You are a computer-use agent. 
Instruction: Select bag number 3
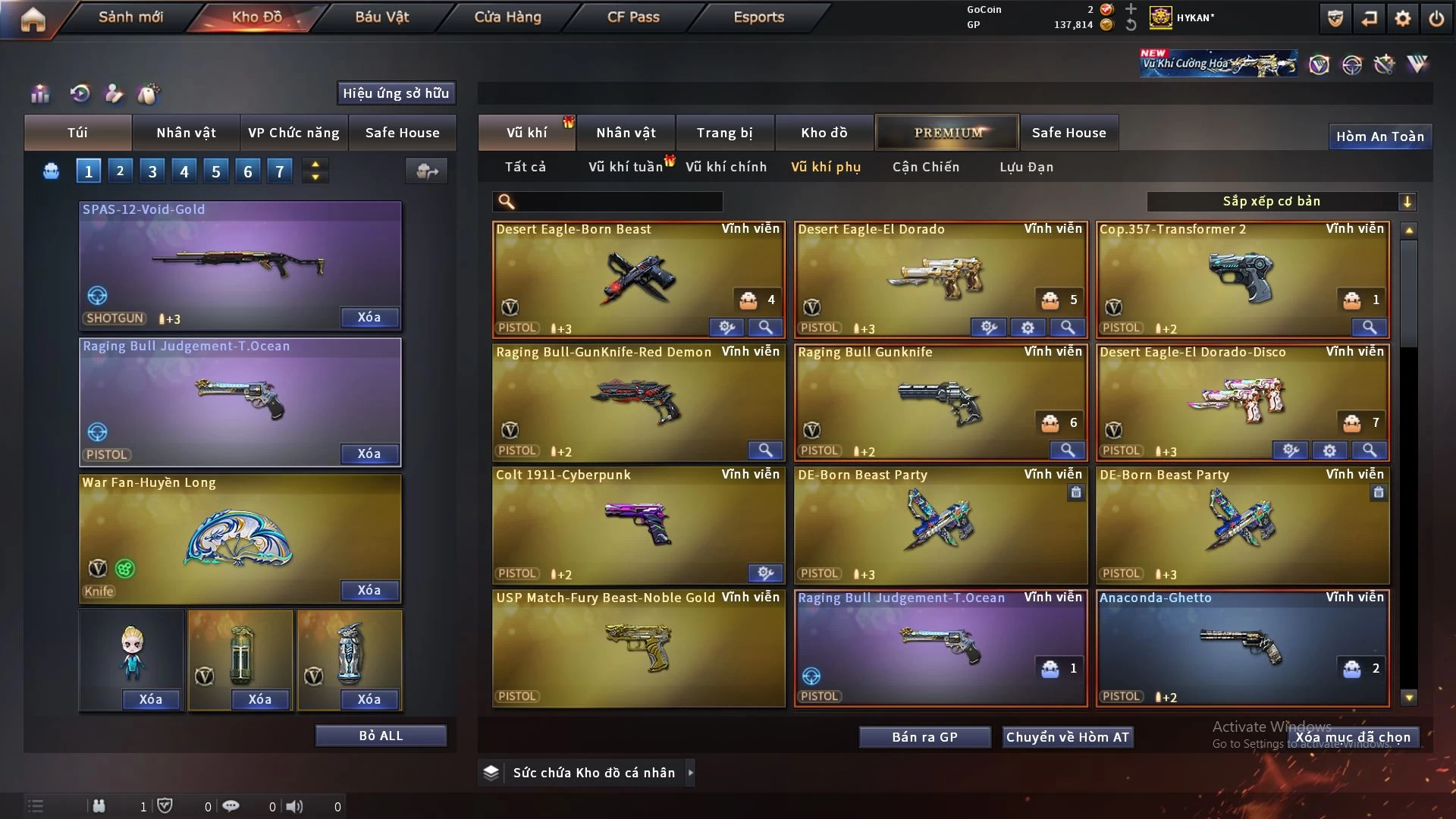(152, 171)
